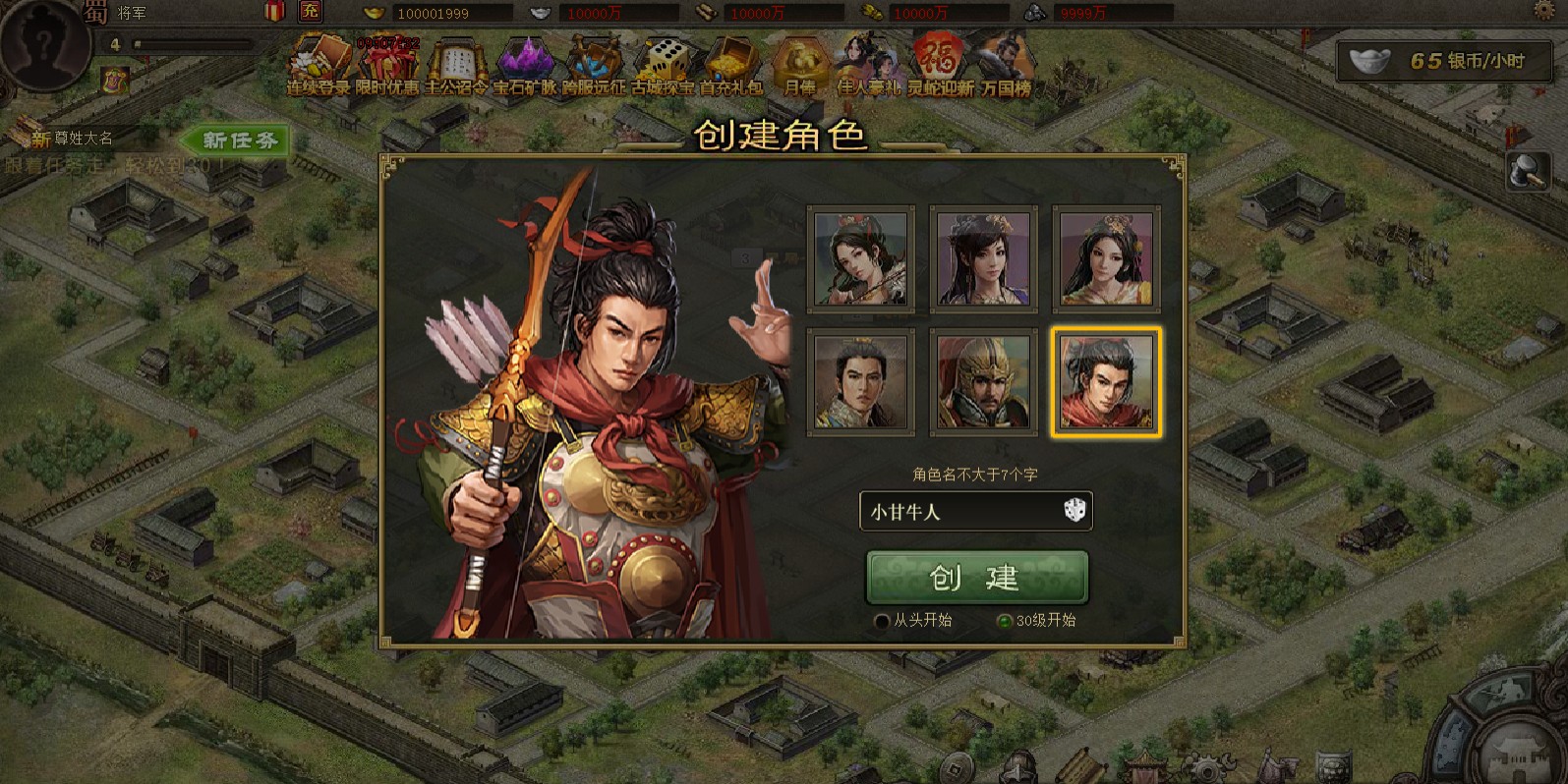Image resolution: width=1568 pixels, height=784 pixels.
Task: Click the gold-highlighted young male portrait toggle
Action: (1105, 382)
